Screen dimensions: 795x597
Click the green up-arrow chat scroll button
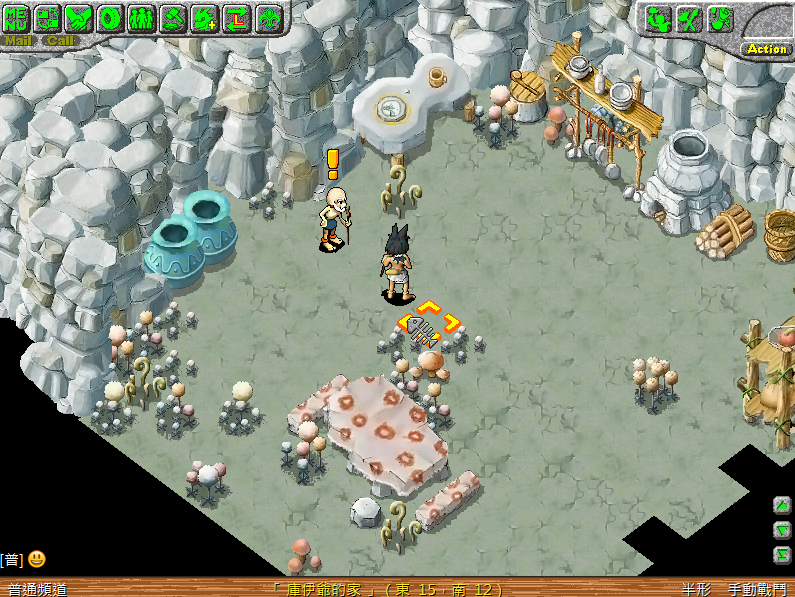click(782, 505)
